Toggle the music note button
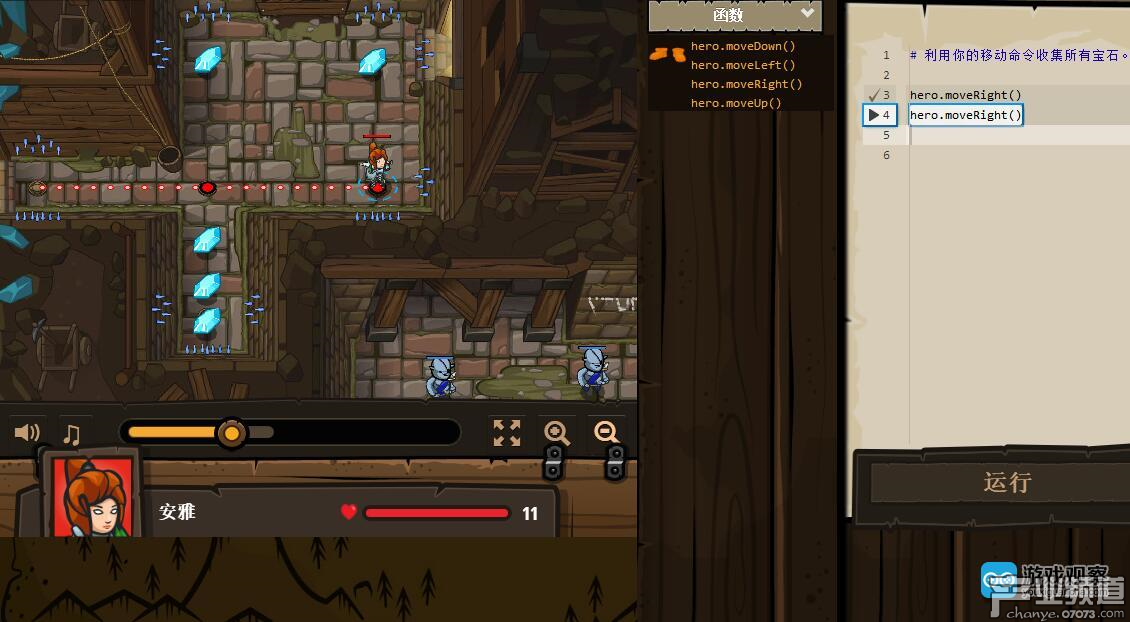This screenshot has width=1130, height=622. (x=72, y=434)
